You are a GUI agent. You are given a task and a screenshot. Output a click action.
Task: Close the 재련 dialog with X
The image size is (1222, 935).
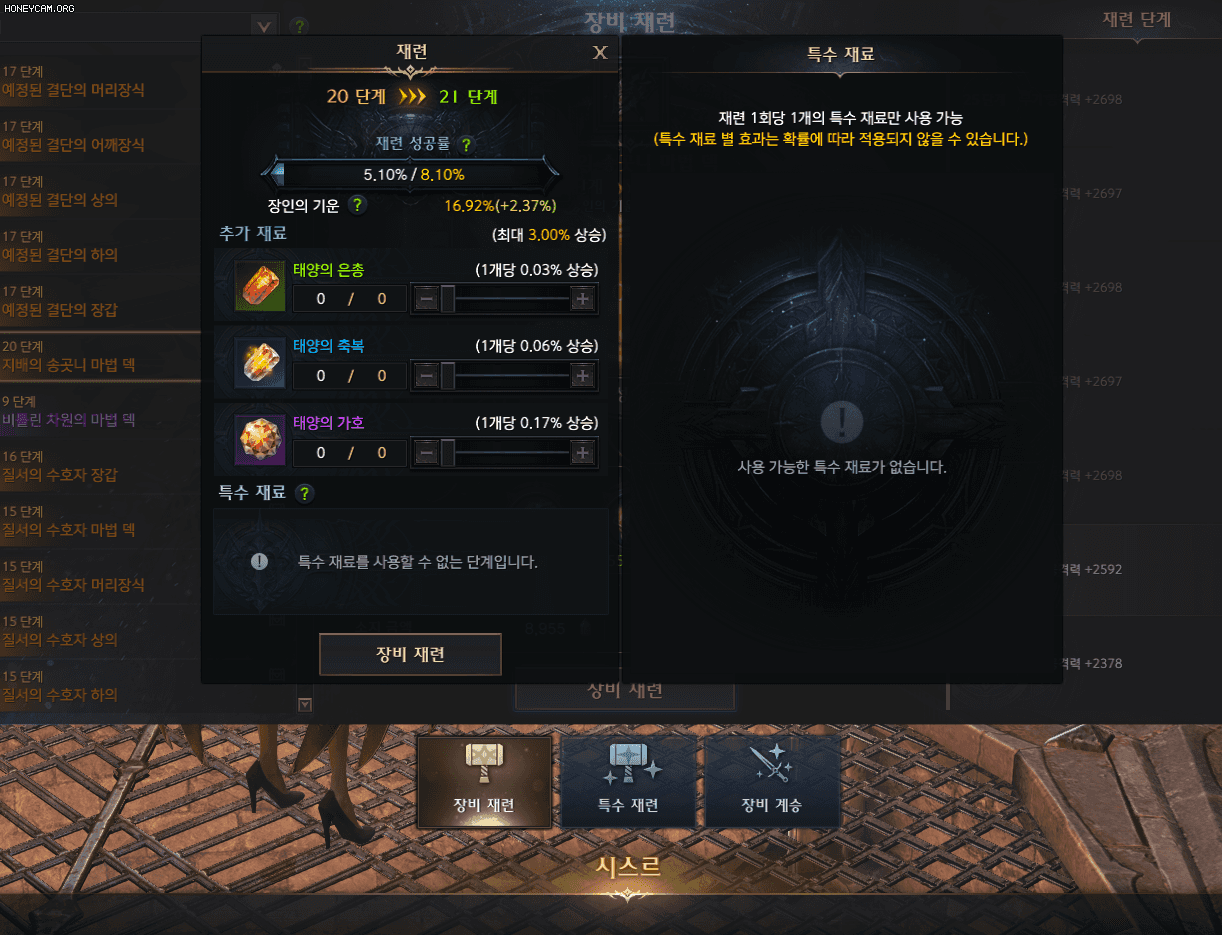click(600, 53)
